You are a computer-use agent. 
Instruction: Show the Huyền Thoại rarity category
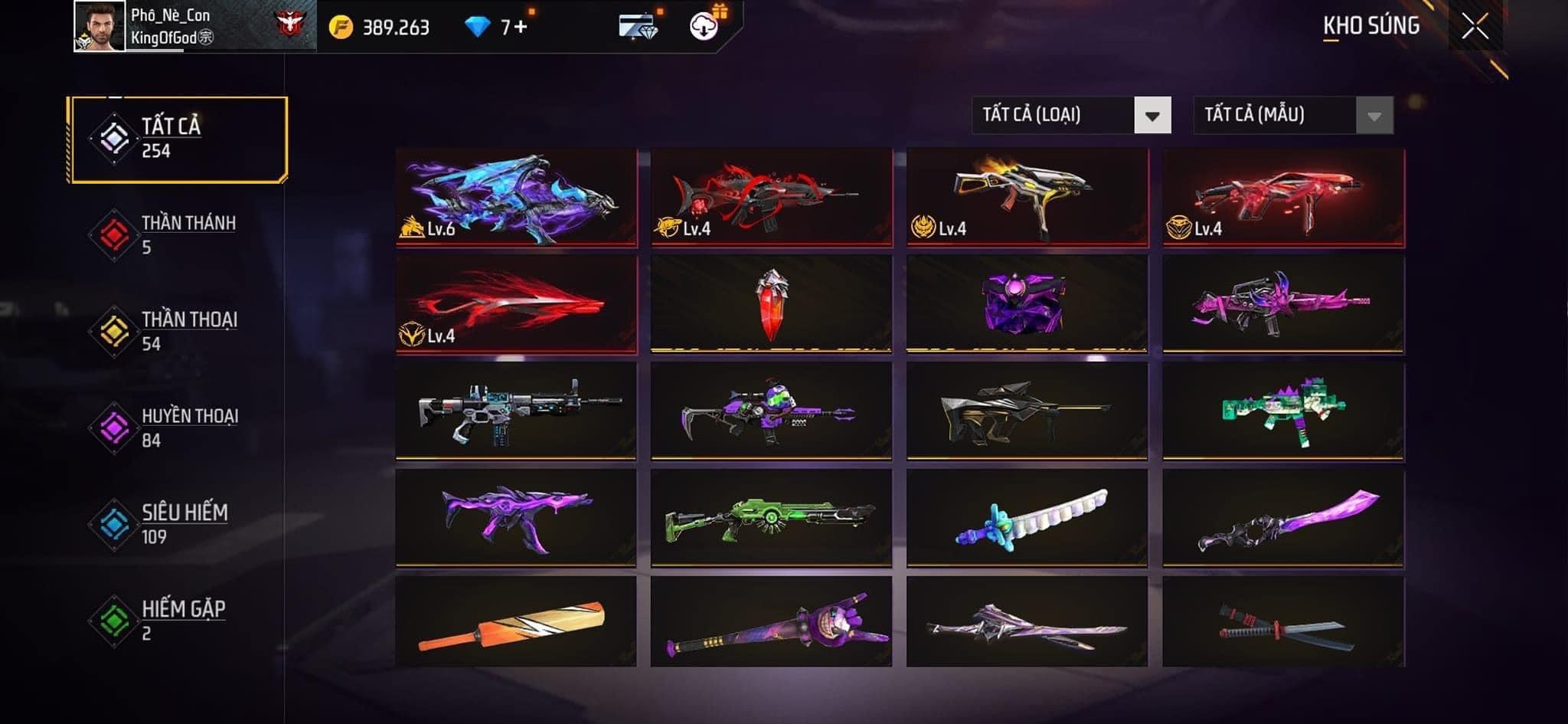tap(176, 428)
